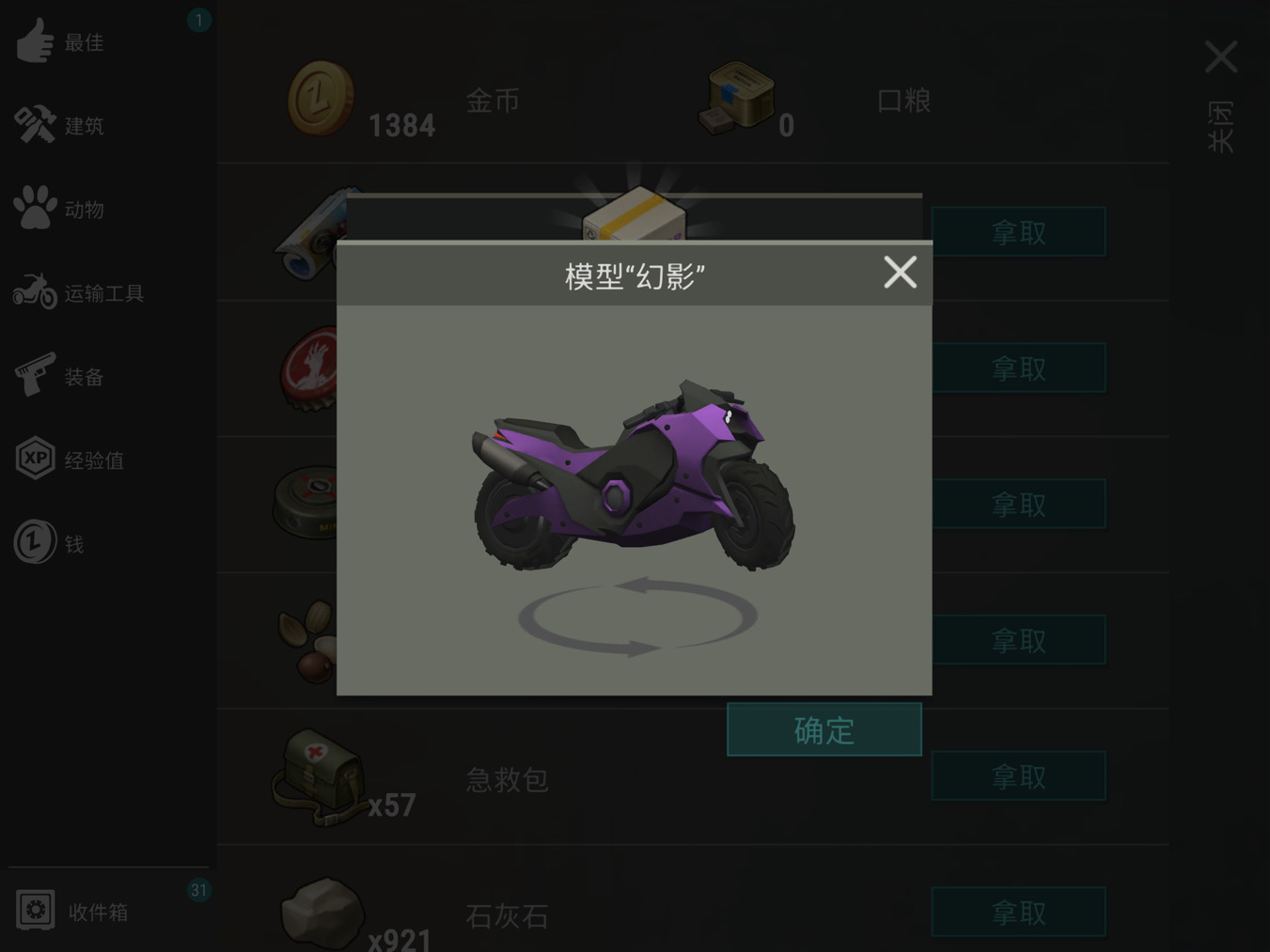Select the 运输工具 motorcycle icon in sidebar
Screen dimensions: 1270x952
click(x=35, y=292)
